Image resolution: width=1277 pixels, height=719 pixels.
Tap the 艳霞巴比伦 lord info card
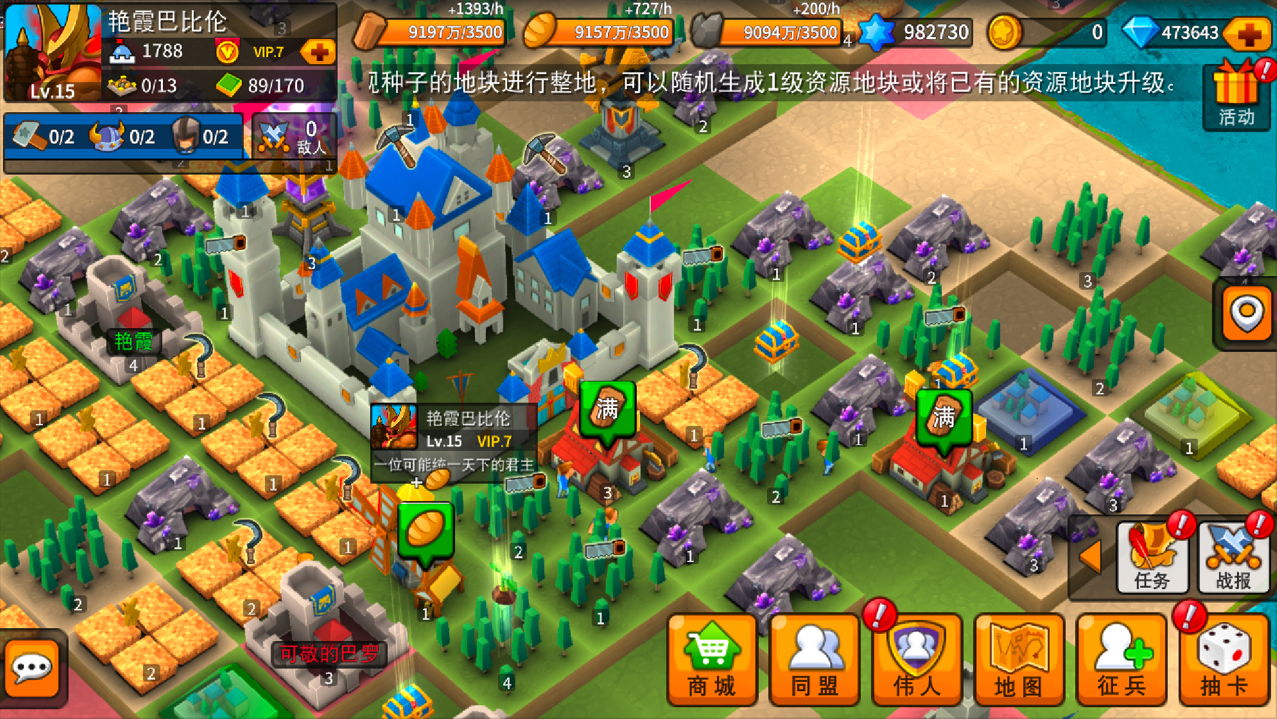coord(454,441)
